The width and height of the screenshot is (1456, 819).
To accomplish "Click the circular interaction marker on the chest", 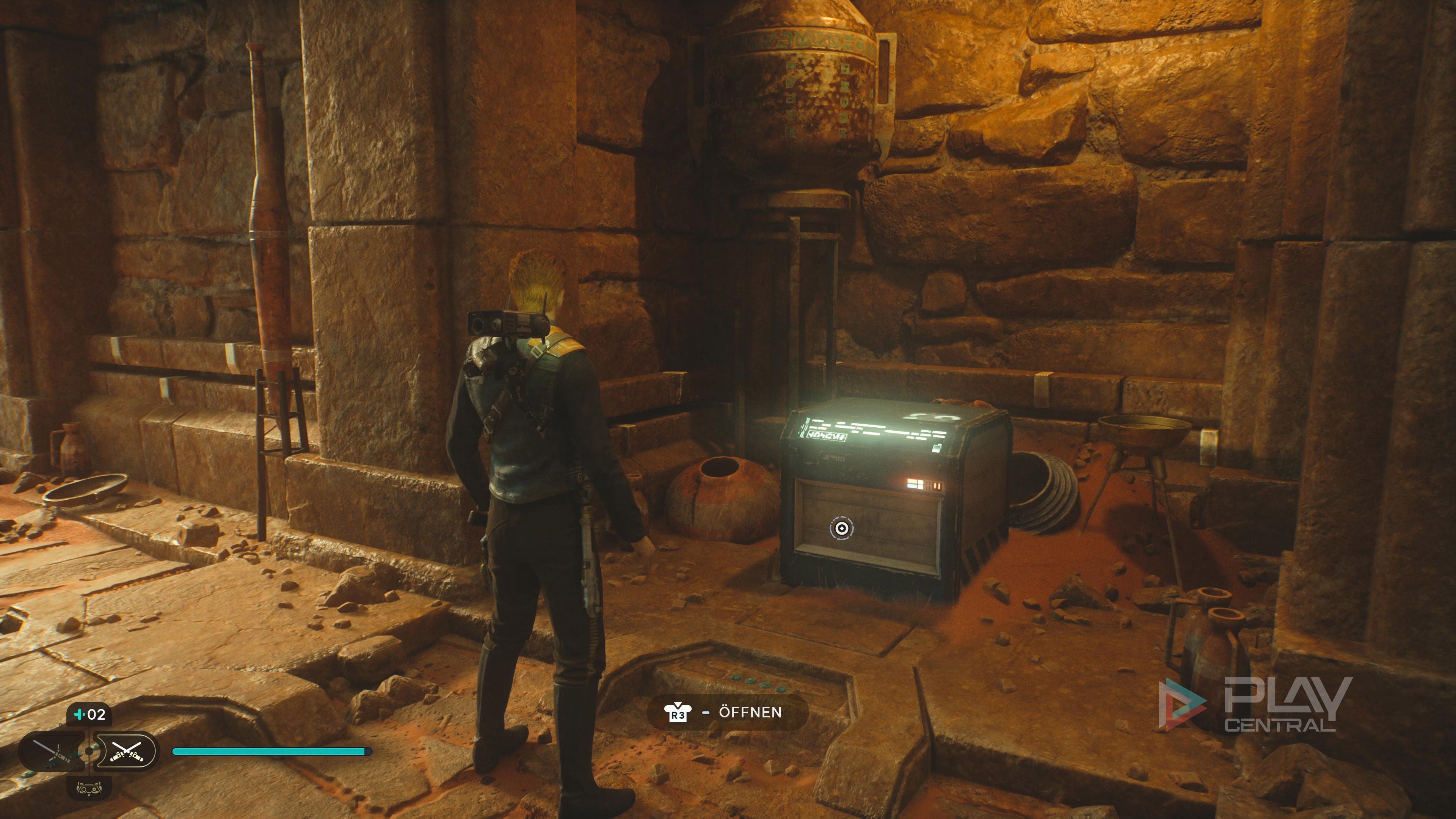I will click(x=841, y=529).
